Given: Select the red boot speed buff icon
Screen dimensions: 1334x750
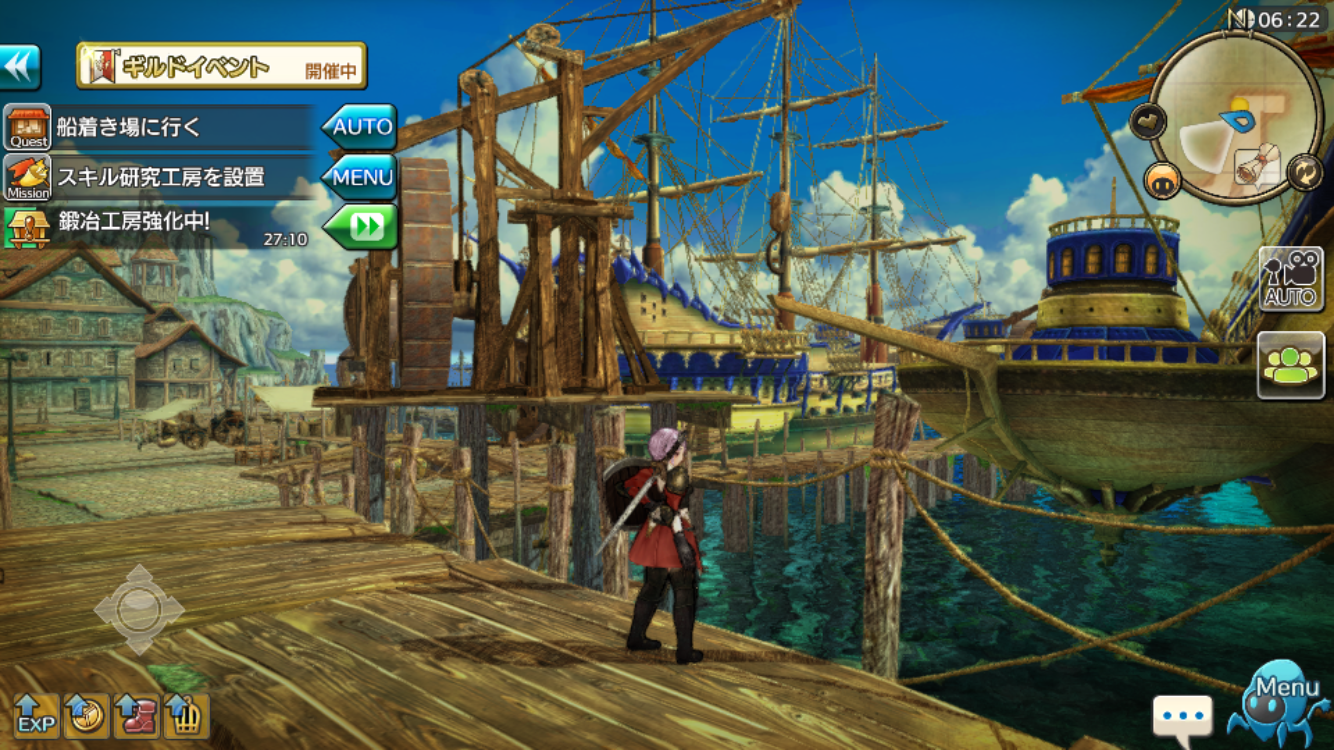Looking at the screenshot, I should [x=137, y=716].
